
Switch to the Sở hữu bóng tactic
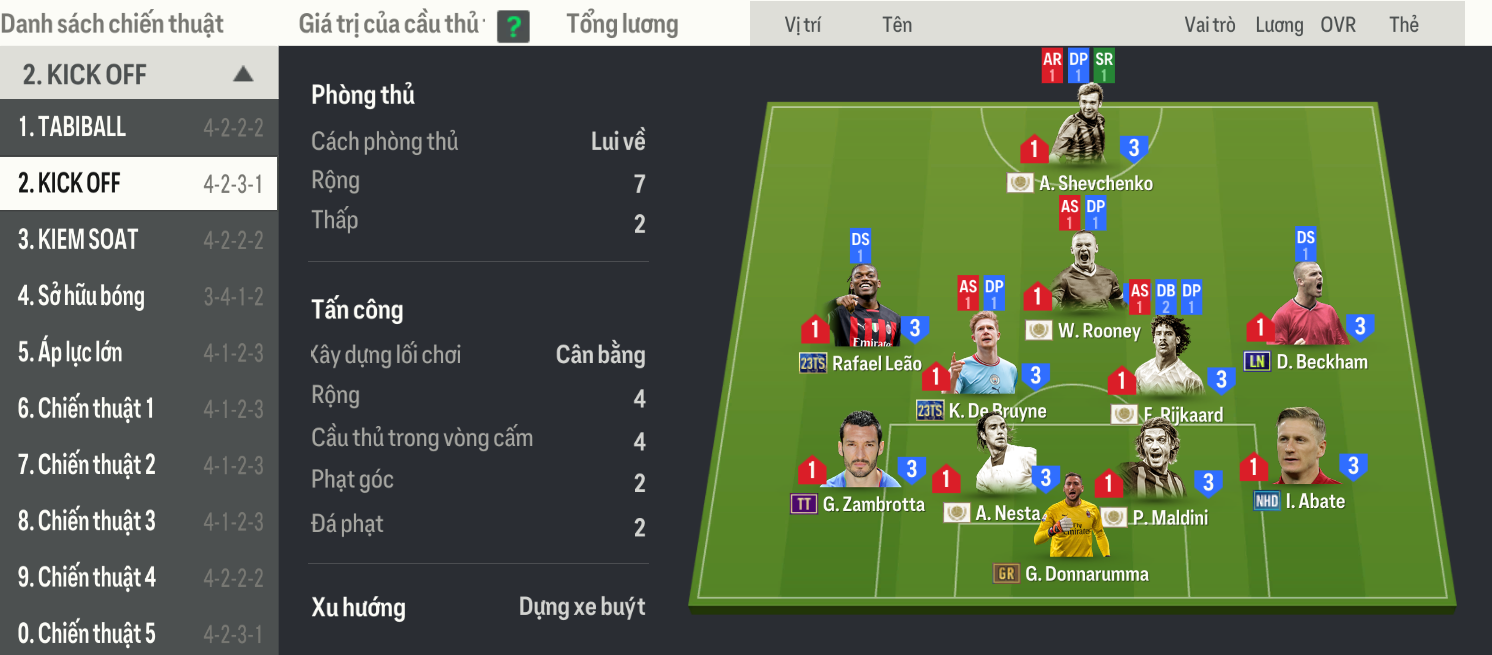pos(138,296)
